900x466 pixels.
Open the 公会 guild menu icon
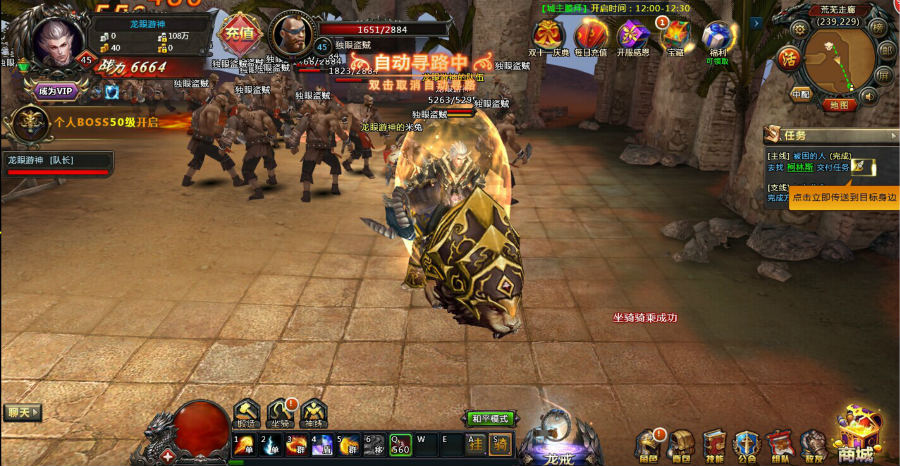click(747, 442)
